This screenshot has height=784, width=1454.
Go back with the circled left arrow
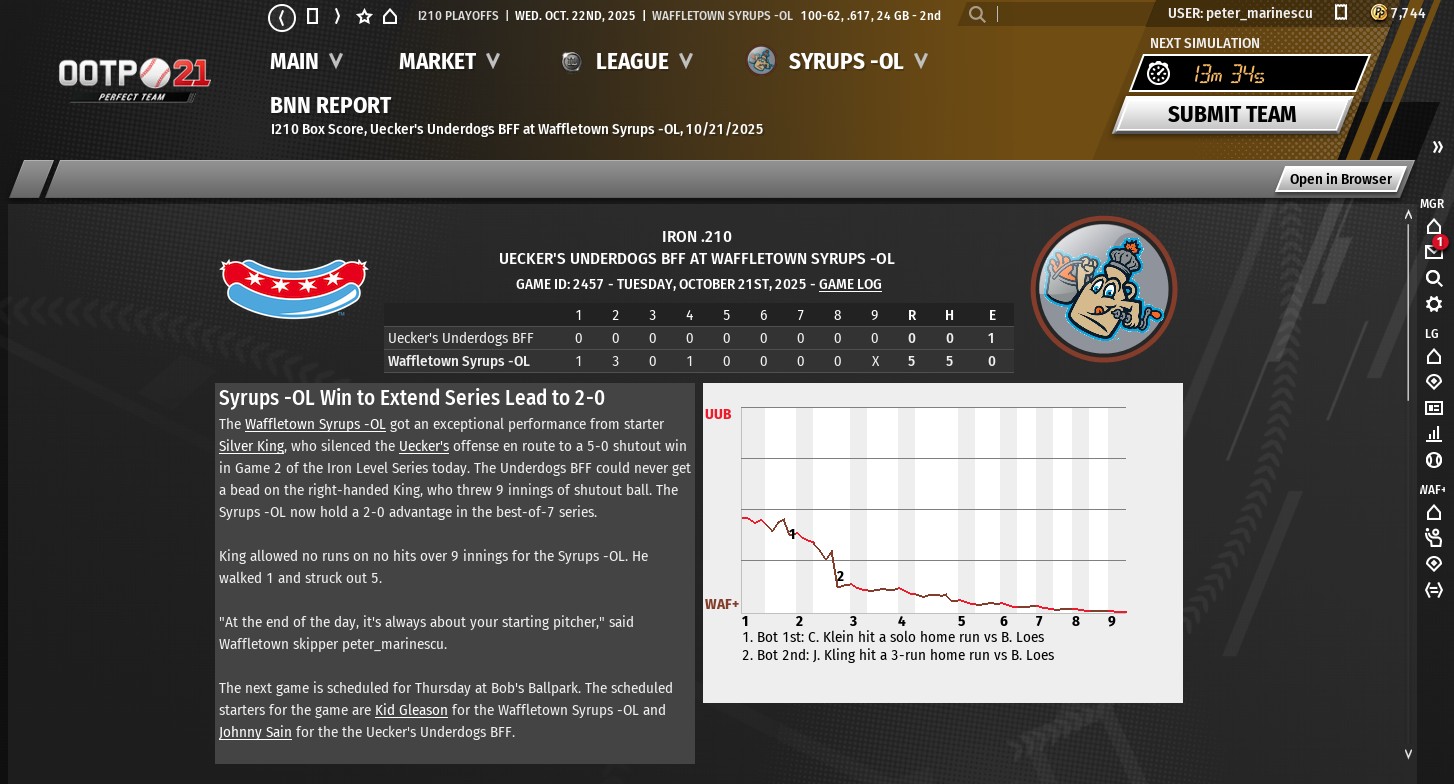click(x=283, y=16)
